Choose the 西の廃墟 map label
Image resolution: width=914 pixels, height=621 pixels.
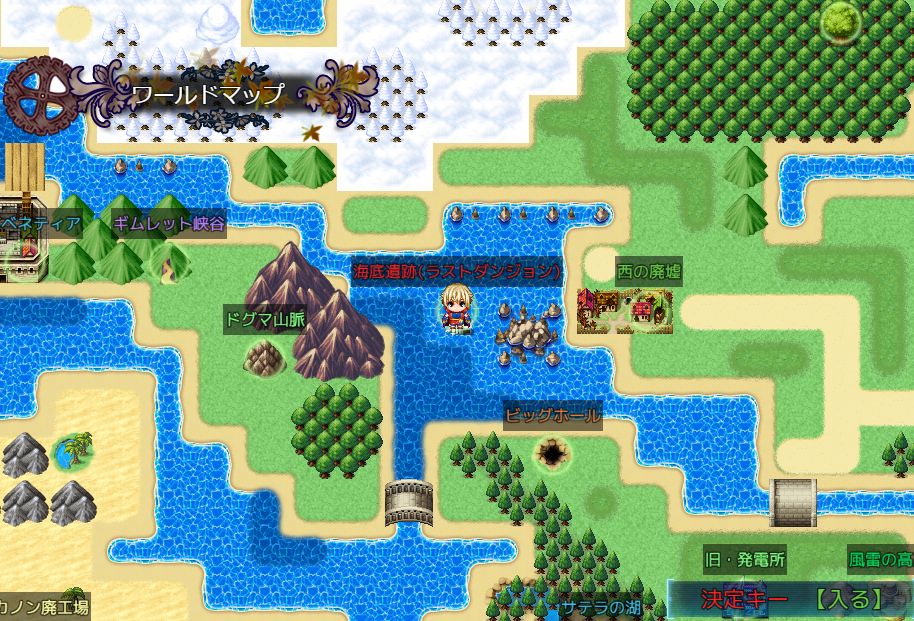649,271
